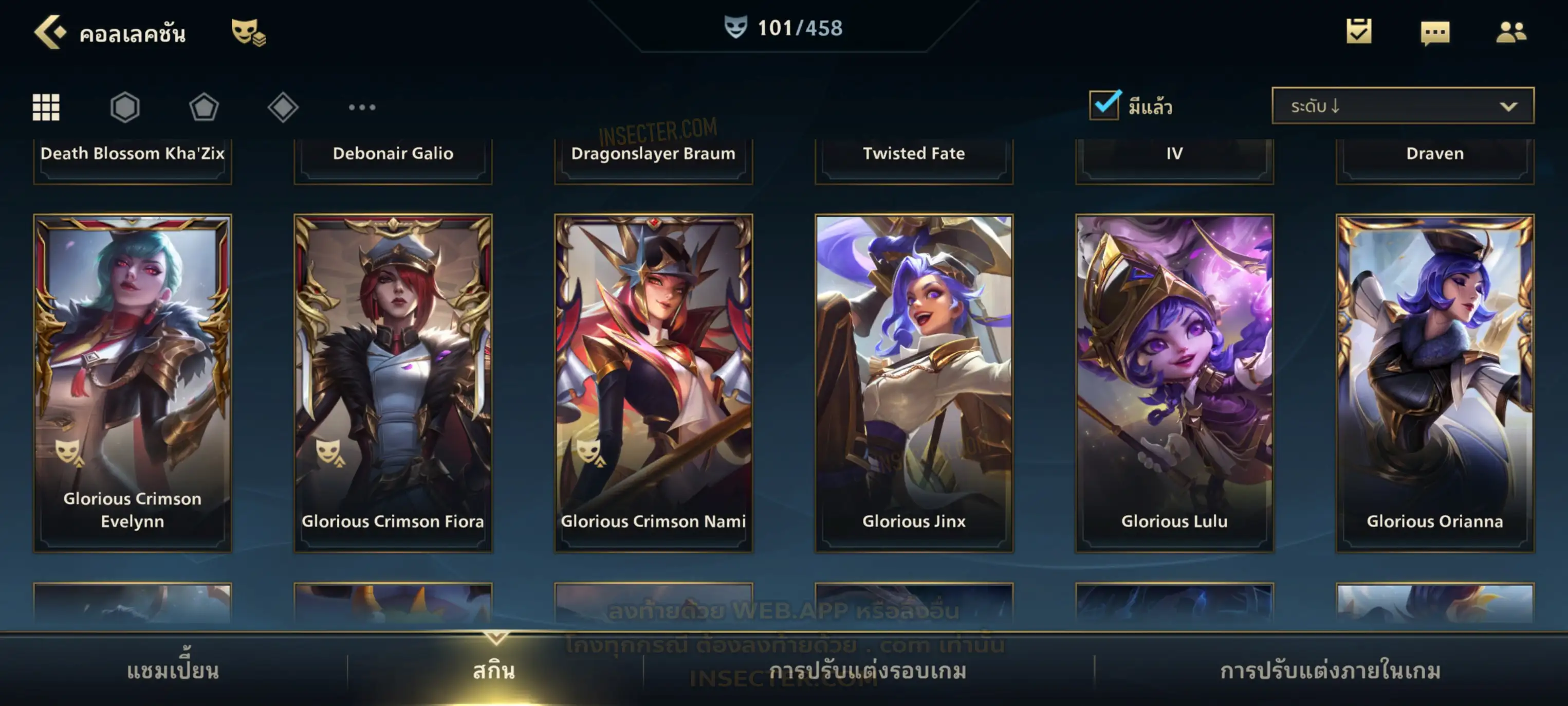Image resolution: width=1568 pixels, height=706 pixels.
Task: Open the skin shop mask-and-coins icon
Action: [248, 32]
